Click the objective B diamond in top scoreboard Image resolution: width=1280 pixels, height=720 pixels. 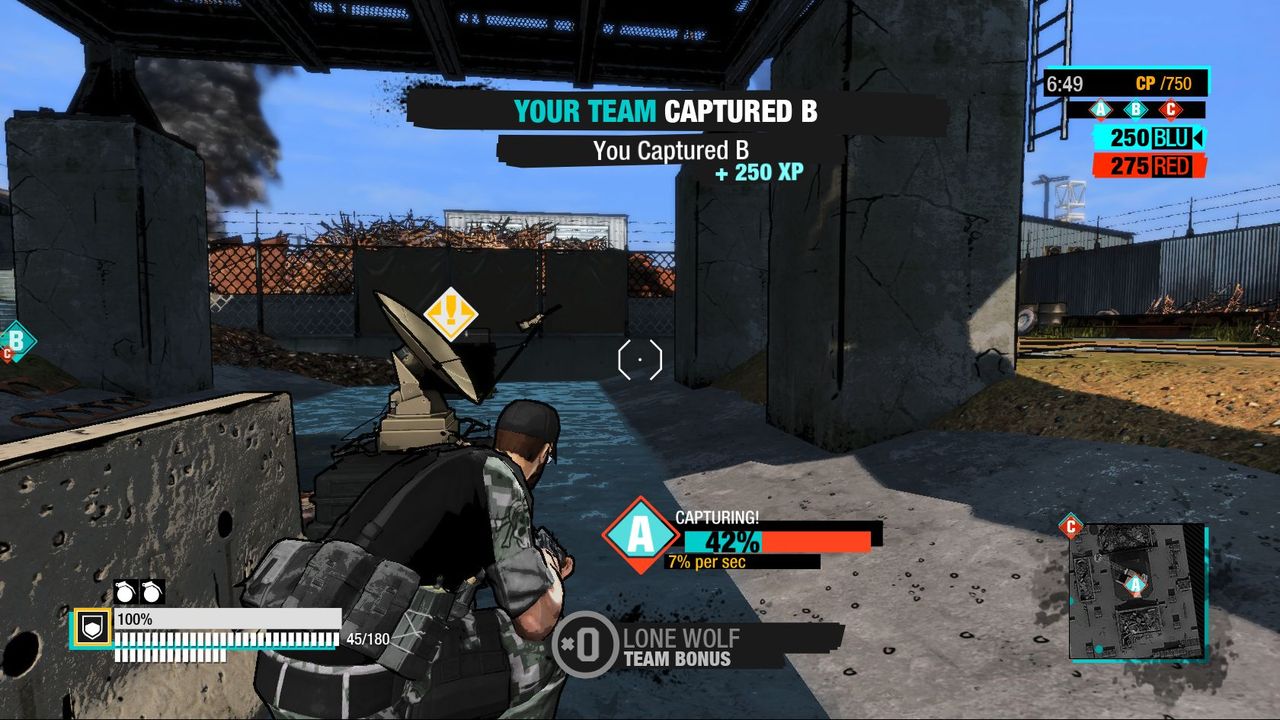1135,109
